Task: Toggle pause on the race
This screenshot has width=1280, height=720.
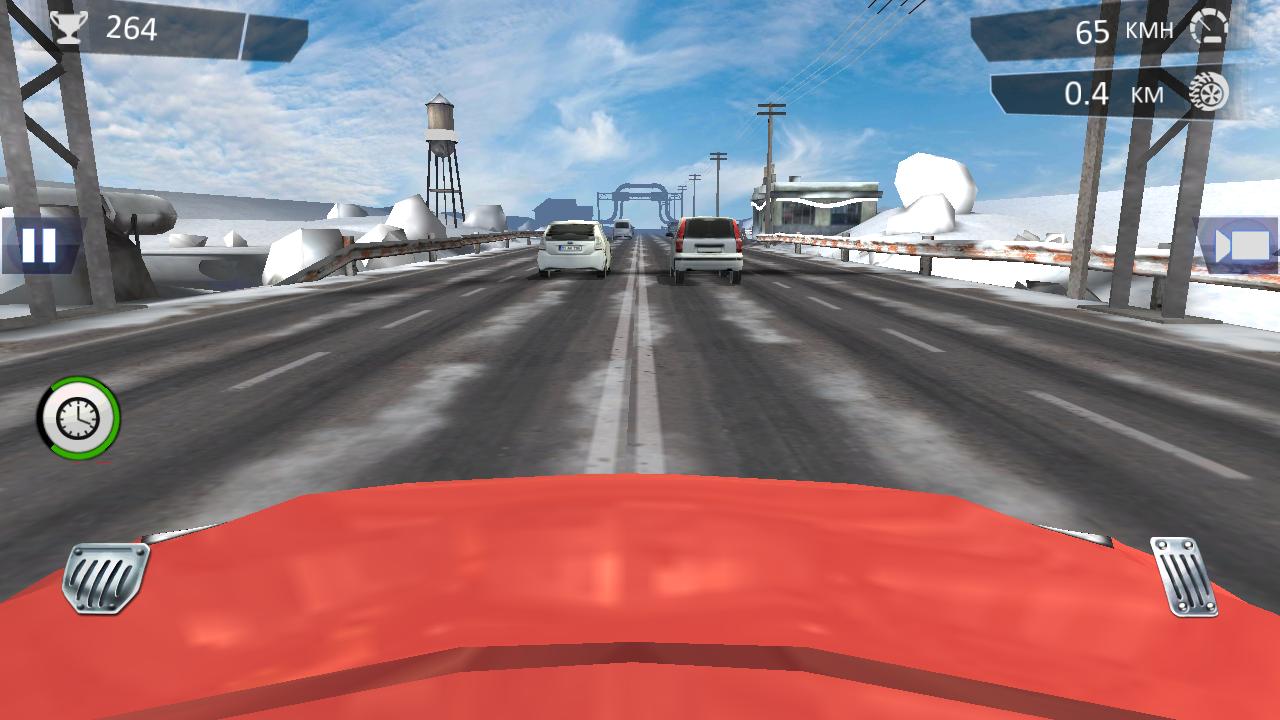Action: [x=38, y=247]
